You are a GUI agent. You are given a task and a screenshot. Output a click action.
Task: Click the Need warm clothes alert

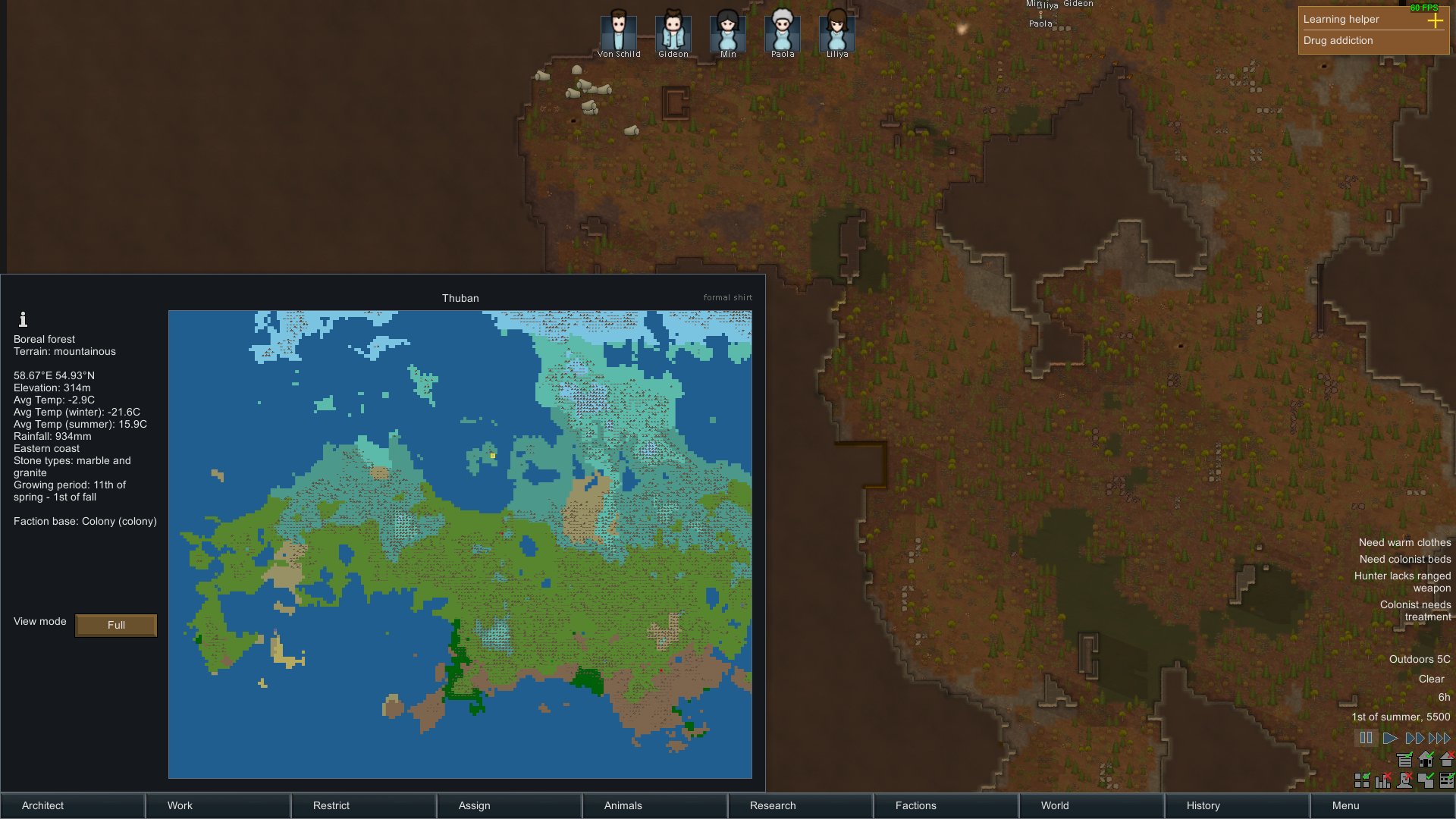pyautogui.click(x=1404, y=542)
